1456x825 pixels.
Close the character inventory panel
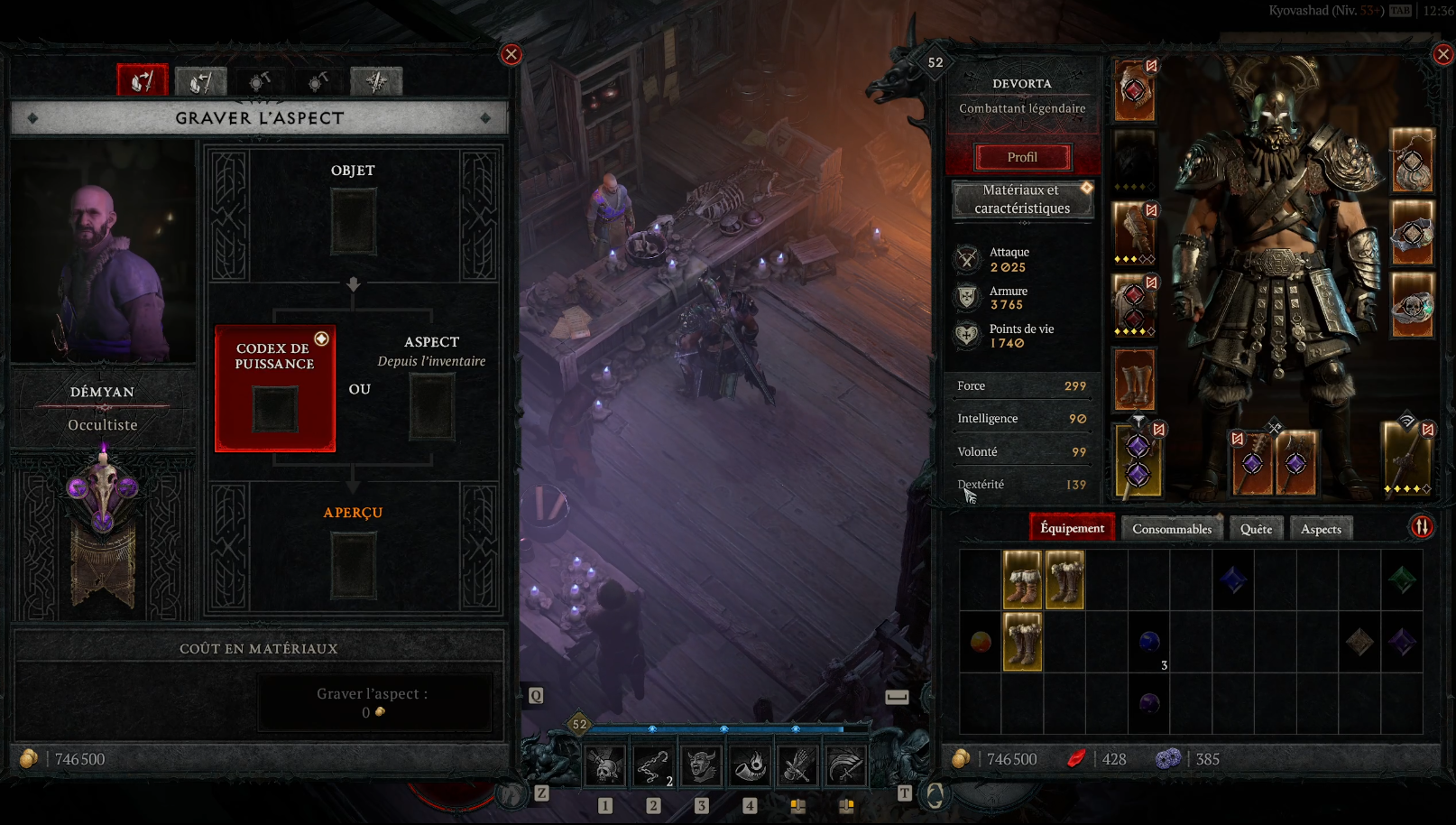click(x=1442, y=54)
